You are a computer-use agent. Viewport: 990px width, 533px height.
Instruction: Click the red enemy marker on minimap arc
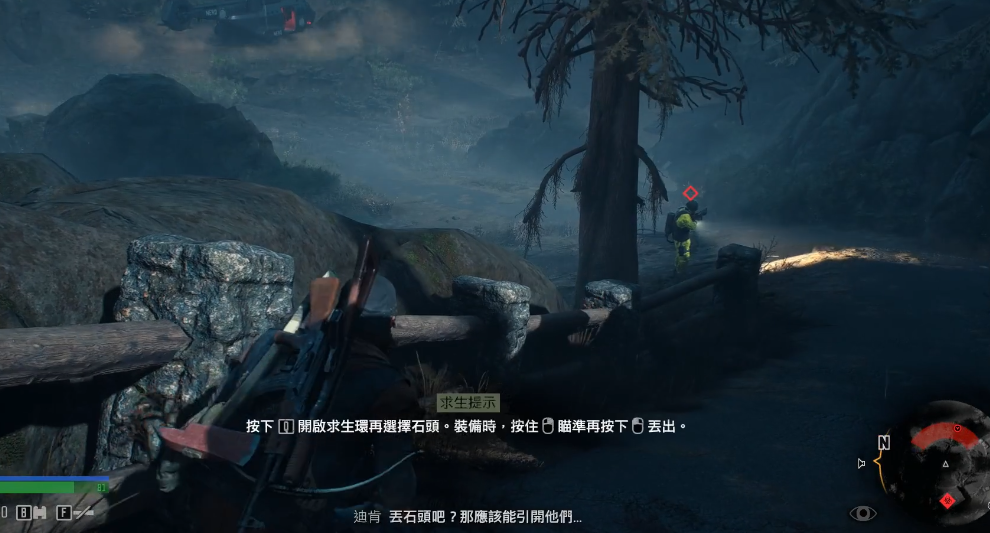point(957,429)
